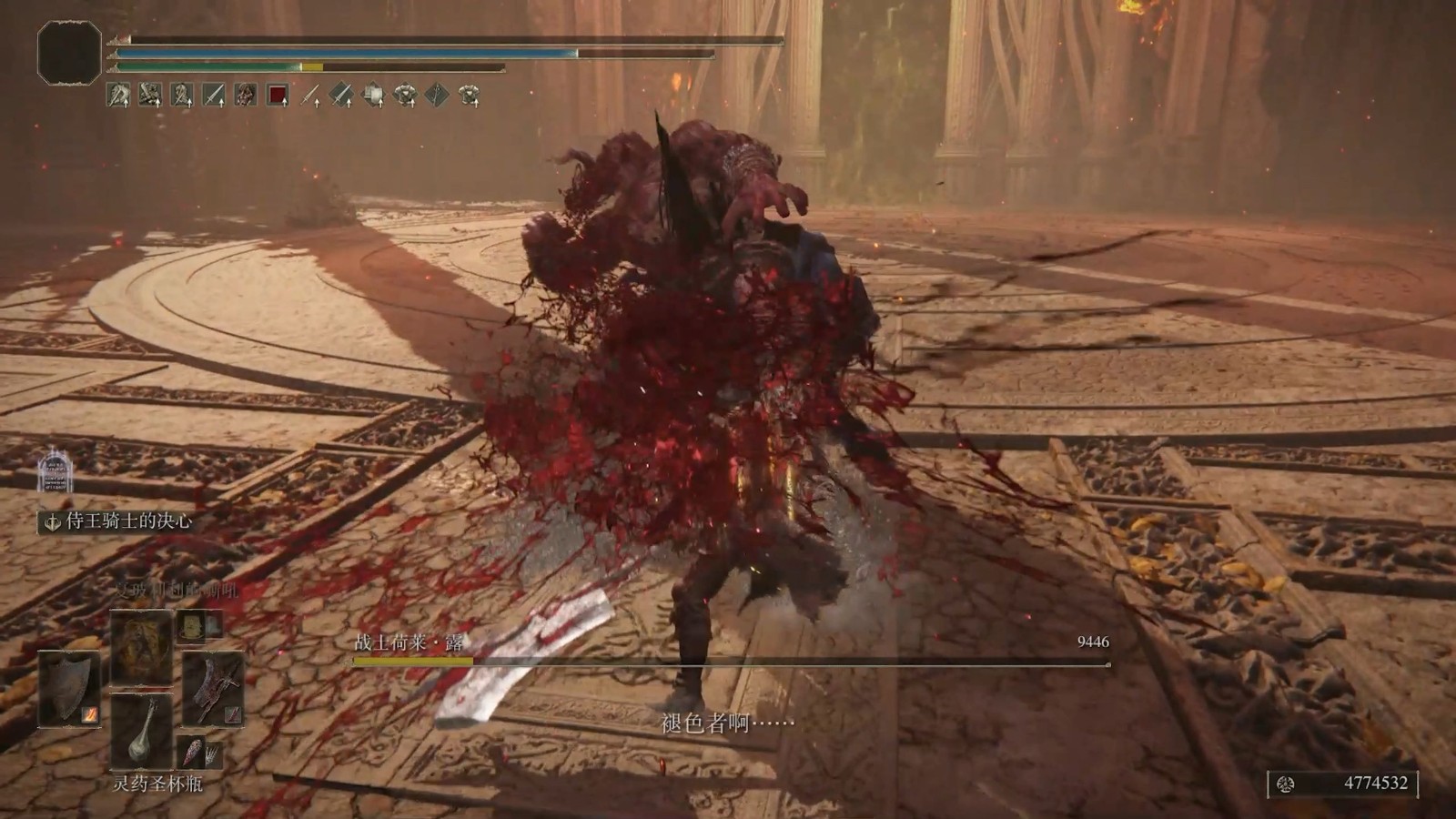The width and height of the screenshot is (1456, 819).
Task: Select the left-hand shield slot
Action: 69,689
